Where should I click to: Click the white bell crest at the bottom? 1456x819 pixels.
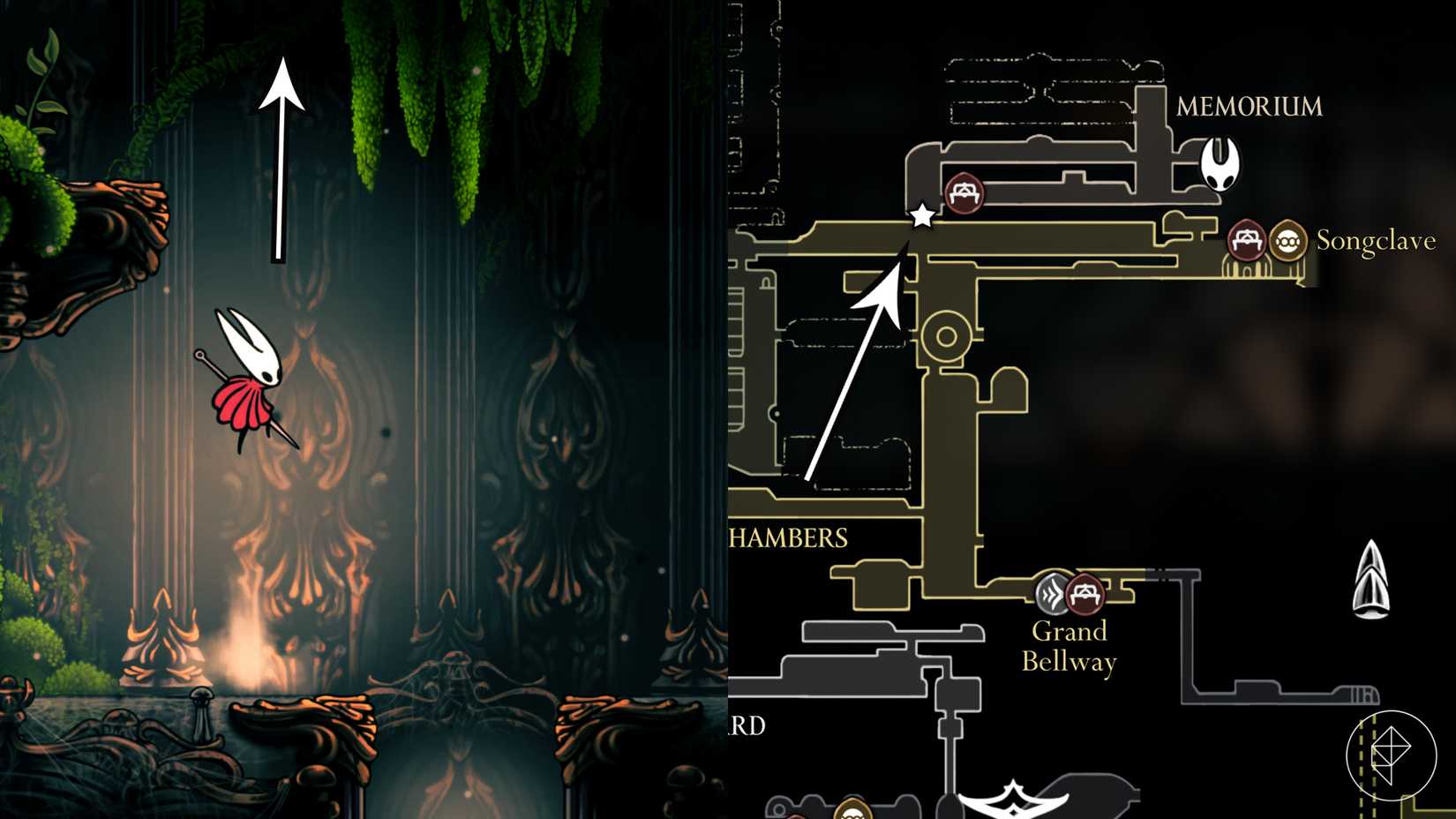pyautogui.click(x=1015, y=801)
